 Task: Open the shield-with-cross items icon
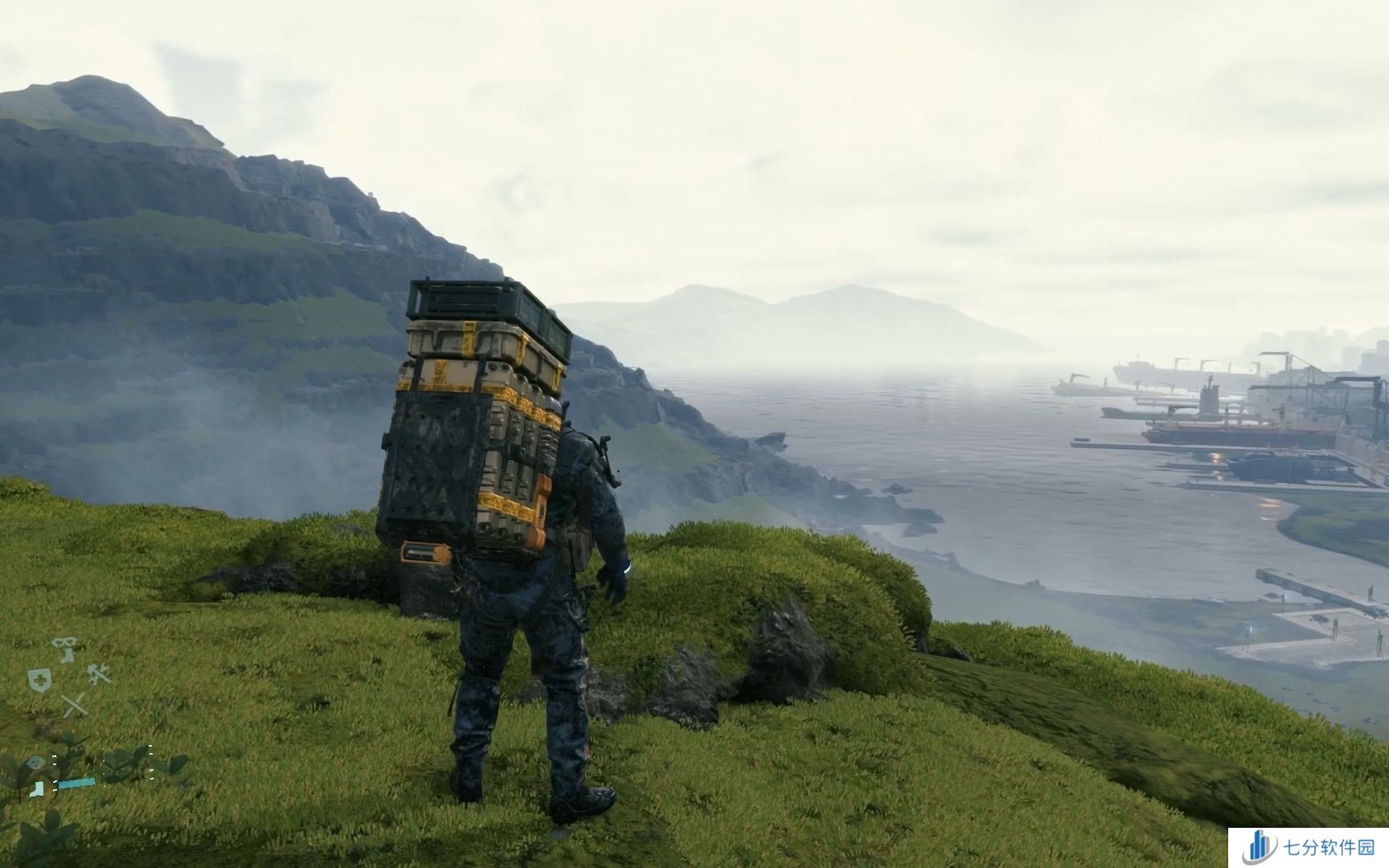38,679
